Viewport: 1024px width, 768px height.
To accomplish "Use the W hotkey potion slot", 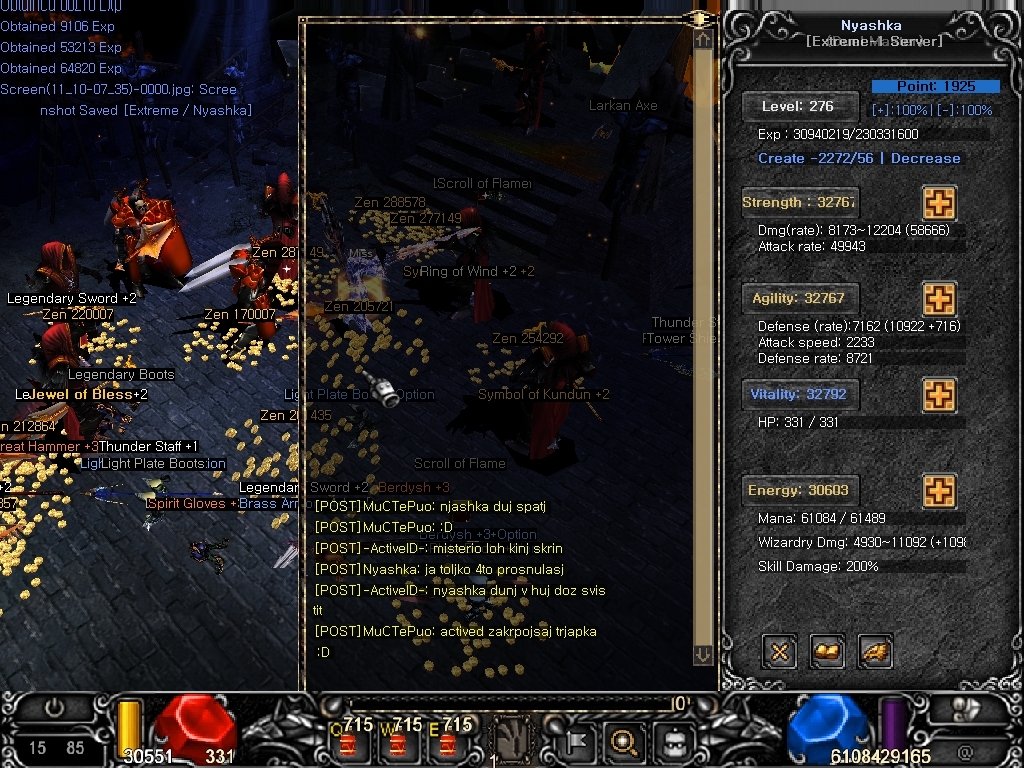I will (x=398, y=741).
